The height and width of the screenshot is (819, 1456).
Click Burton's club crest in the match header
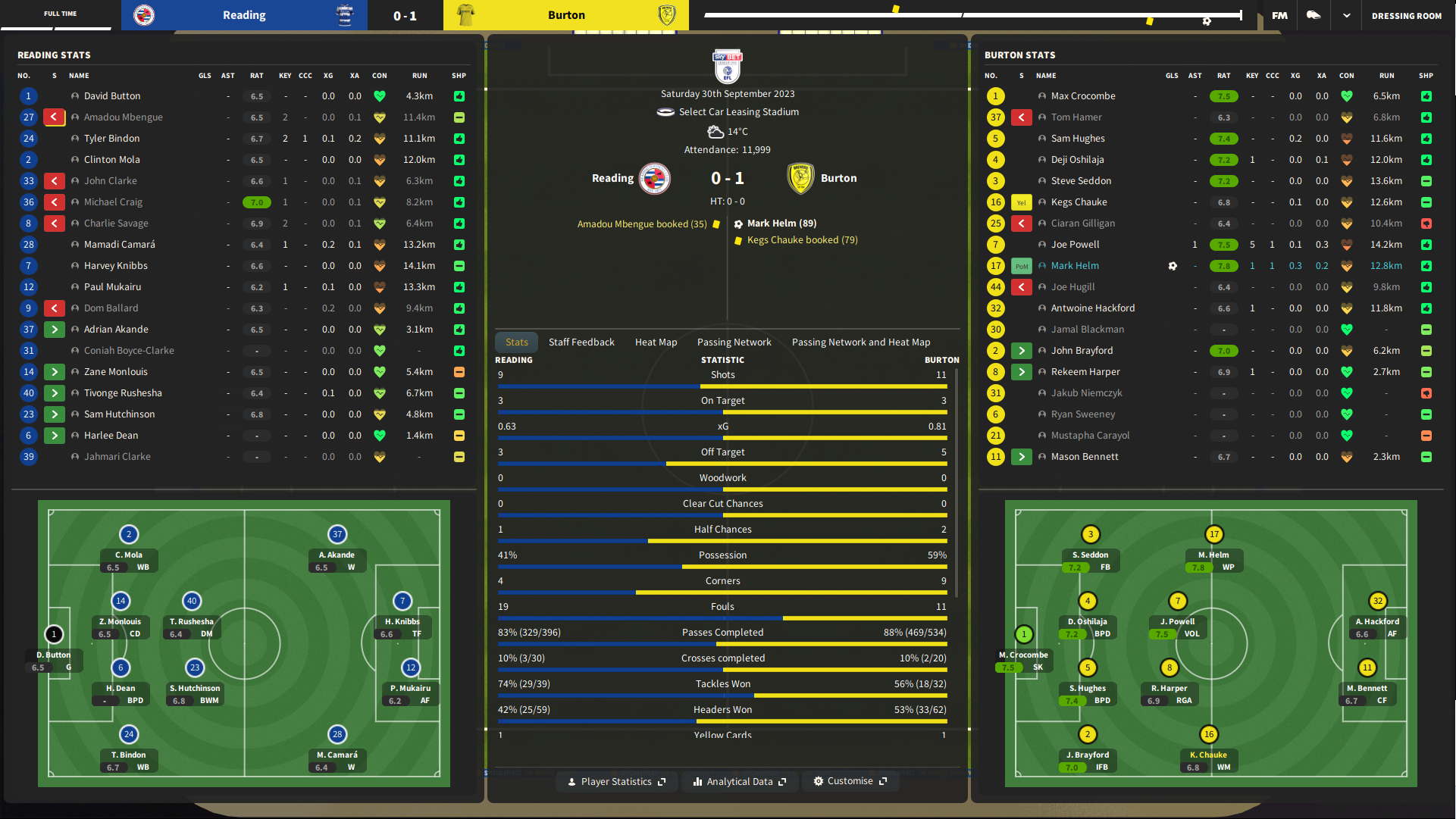[801, 179]
